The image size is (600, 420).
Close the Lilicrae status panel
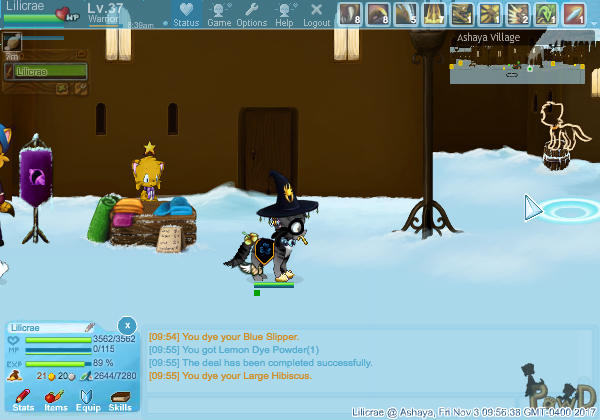127,325
